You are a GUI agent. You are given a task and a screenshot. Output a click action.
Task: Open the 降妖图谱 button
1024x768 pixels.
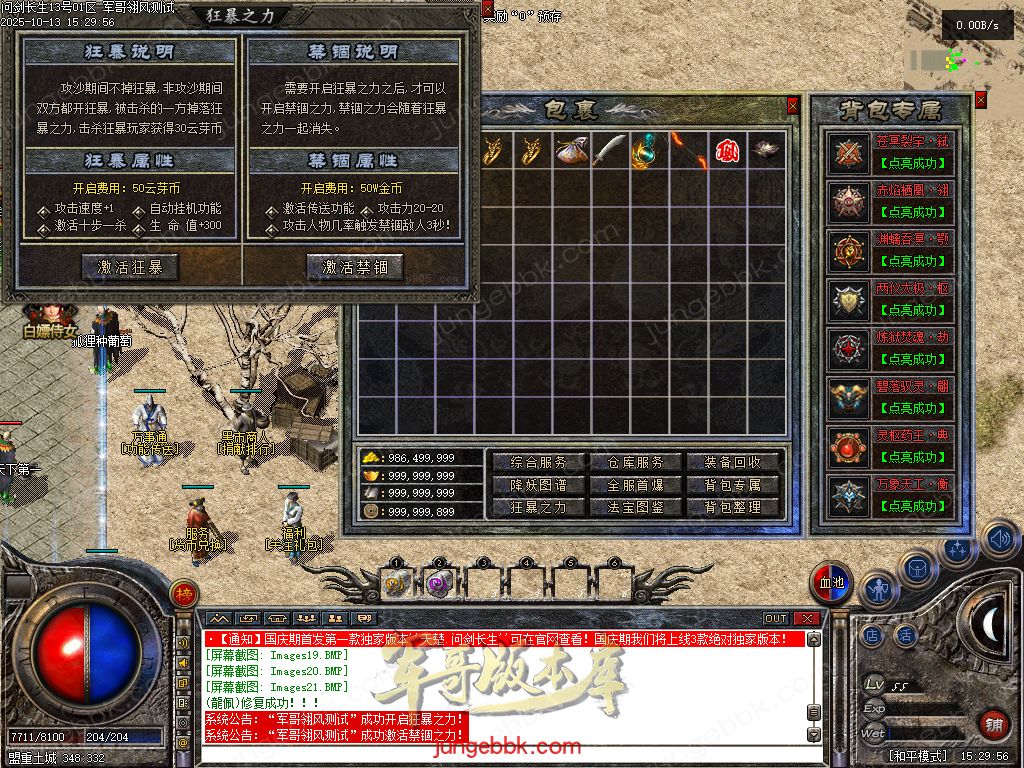pos(538,485)
